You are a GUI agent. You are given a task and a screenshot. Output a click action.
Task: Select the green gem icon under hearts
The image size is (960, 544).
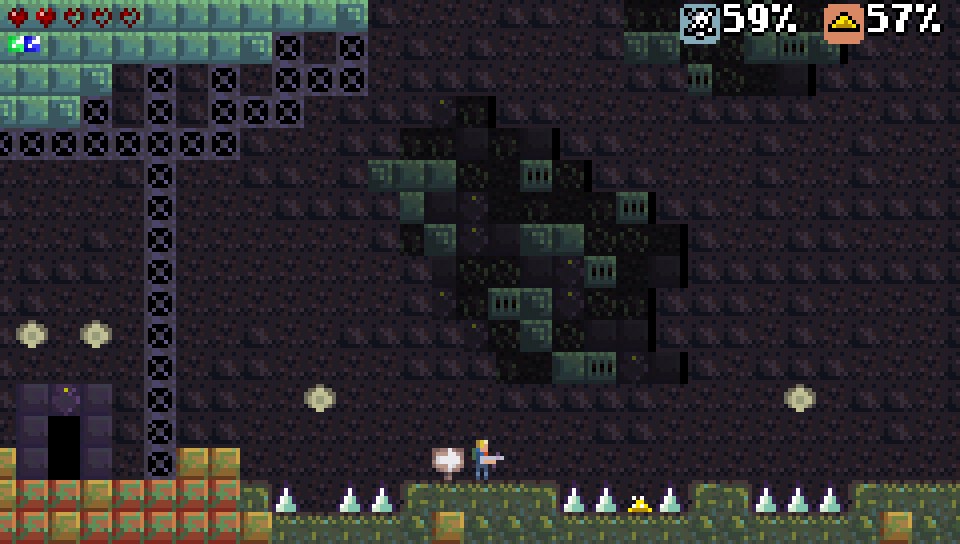pos(16,43)
